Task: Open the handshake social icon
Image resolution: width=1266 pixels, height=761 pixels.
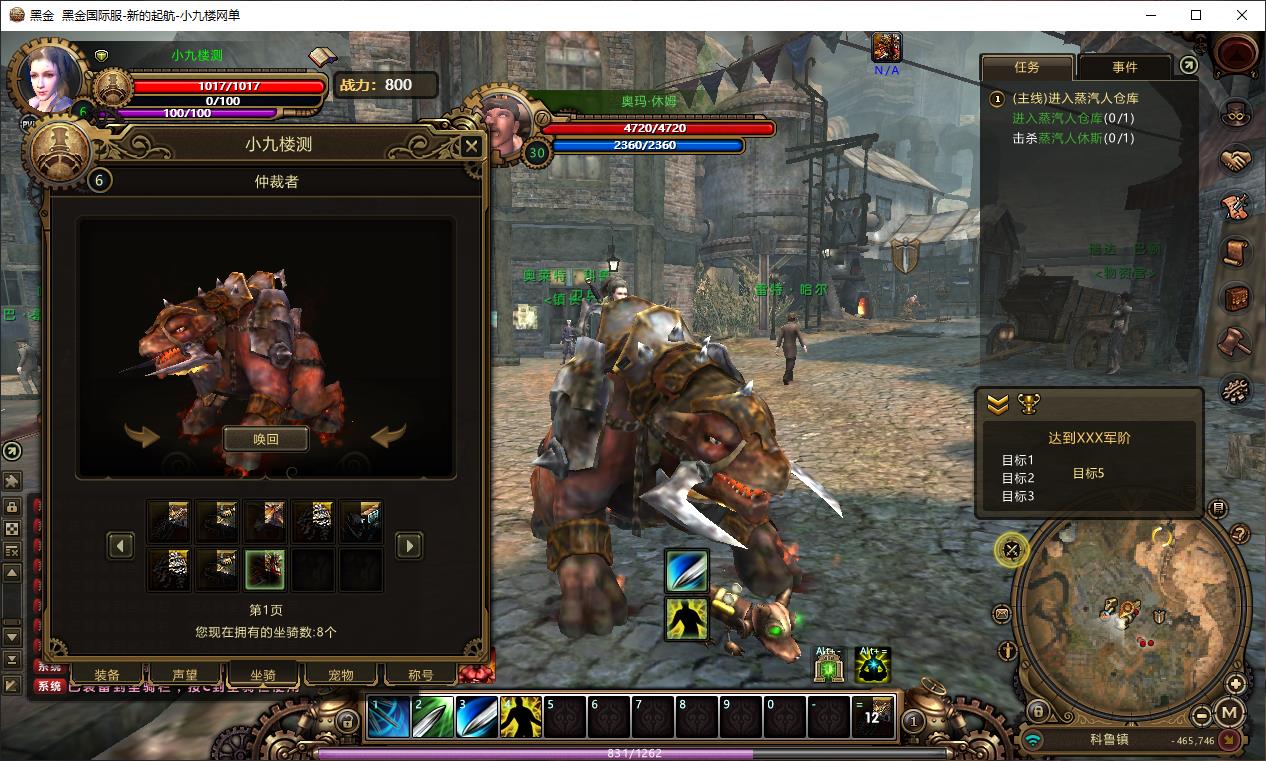Action: pos(1236,159)
